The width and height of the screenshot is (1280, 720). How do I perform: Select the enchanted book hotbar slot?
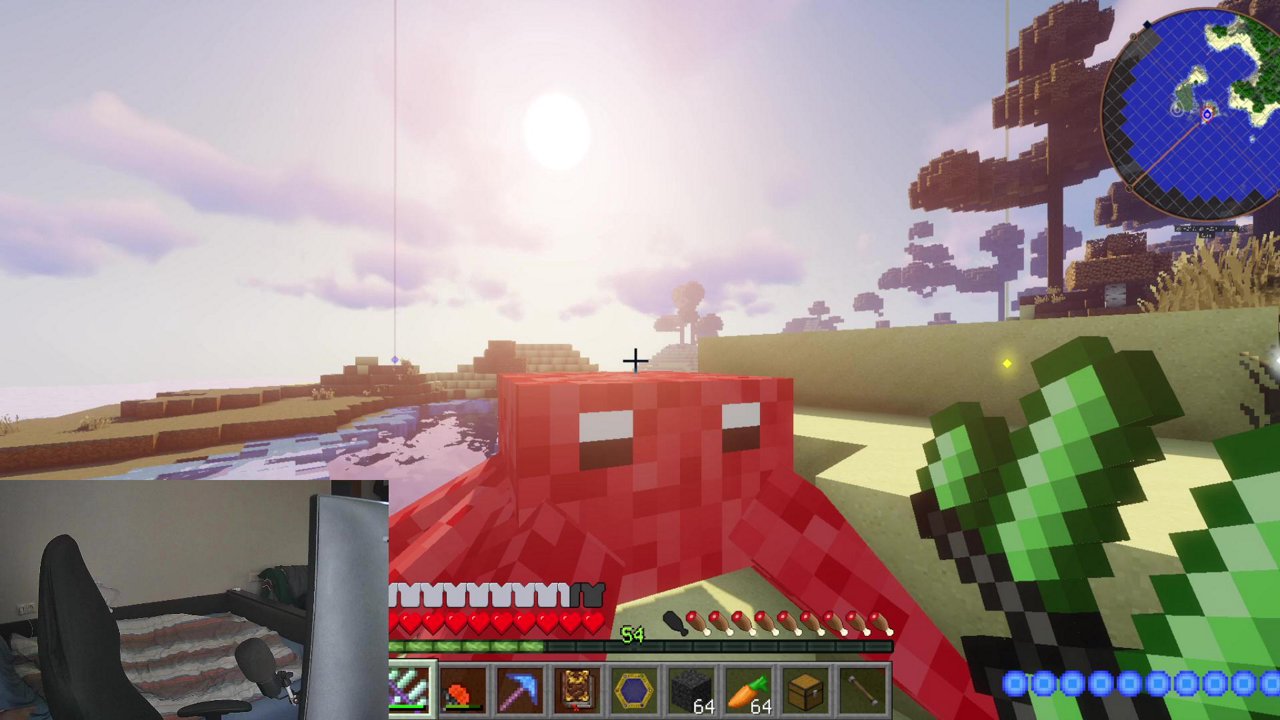[x=578, y=687]
